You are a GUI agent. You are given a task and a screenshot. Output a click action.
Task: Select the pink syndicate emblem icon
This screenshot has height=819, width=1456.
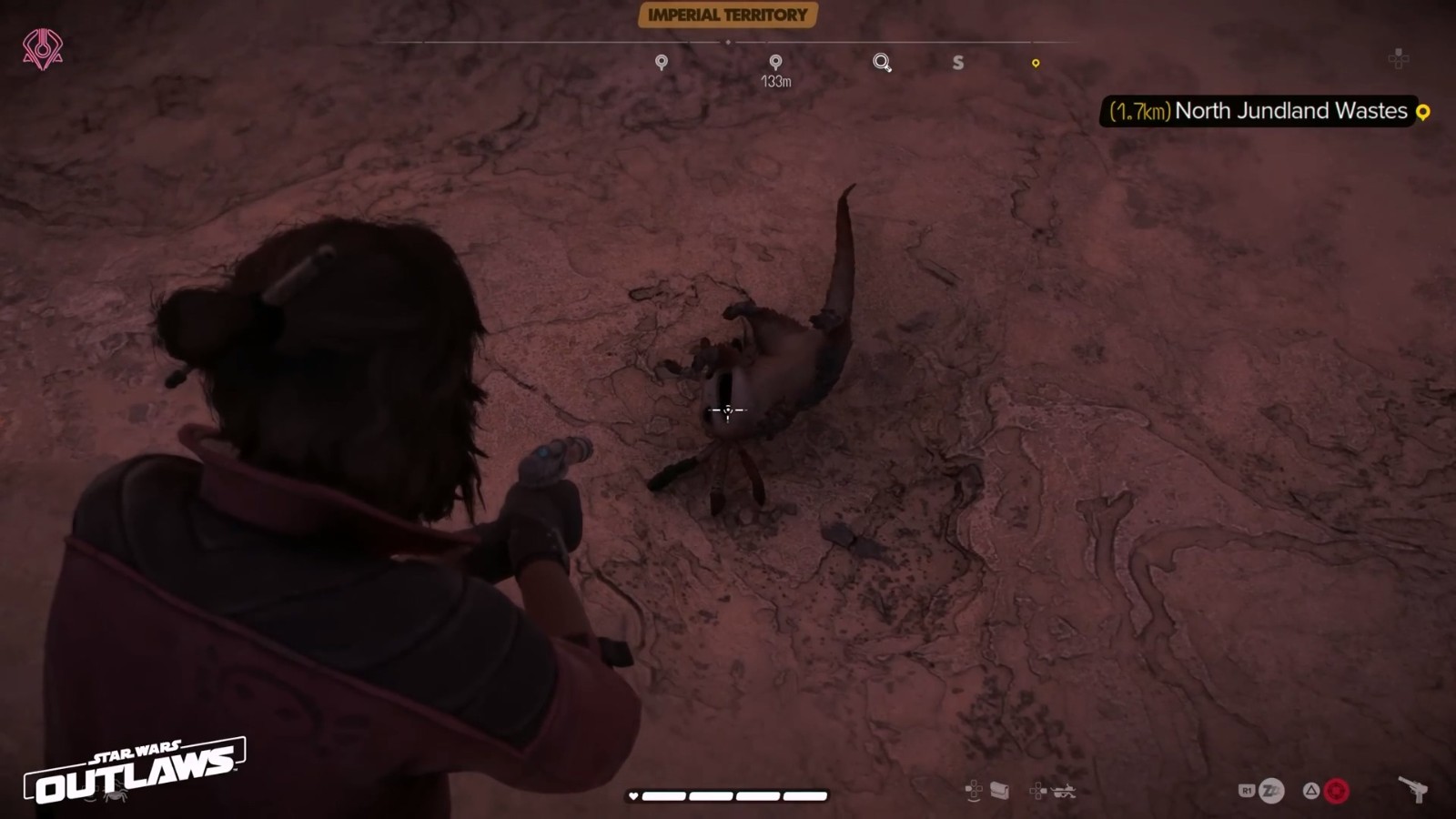(x=43, y=49)
